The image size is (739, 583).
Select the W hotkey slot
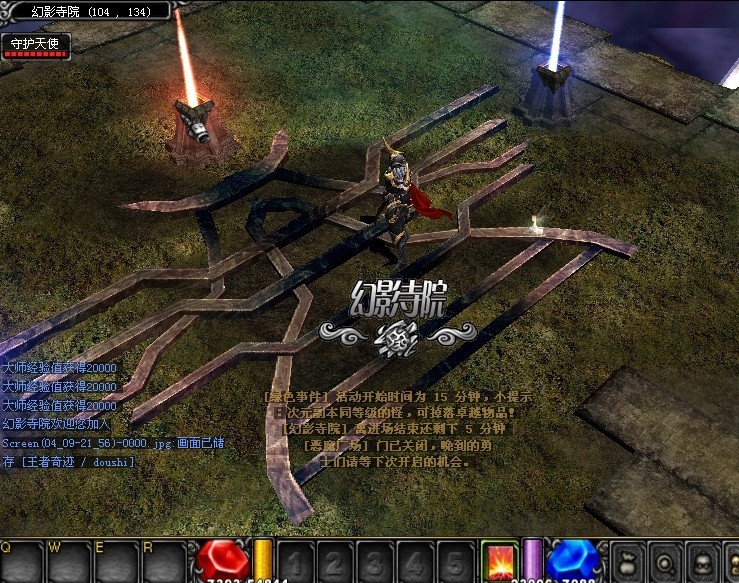[x=68, y=562]
